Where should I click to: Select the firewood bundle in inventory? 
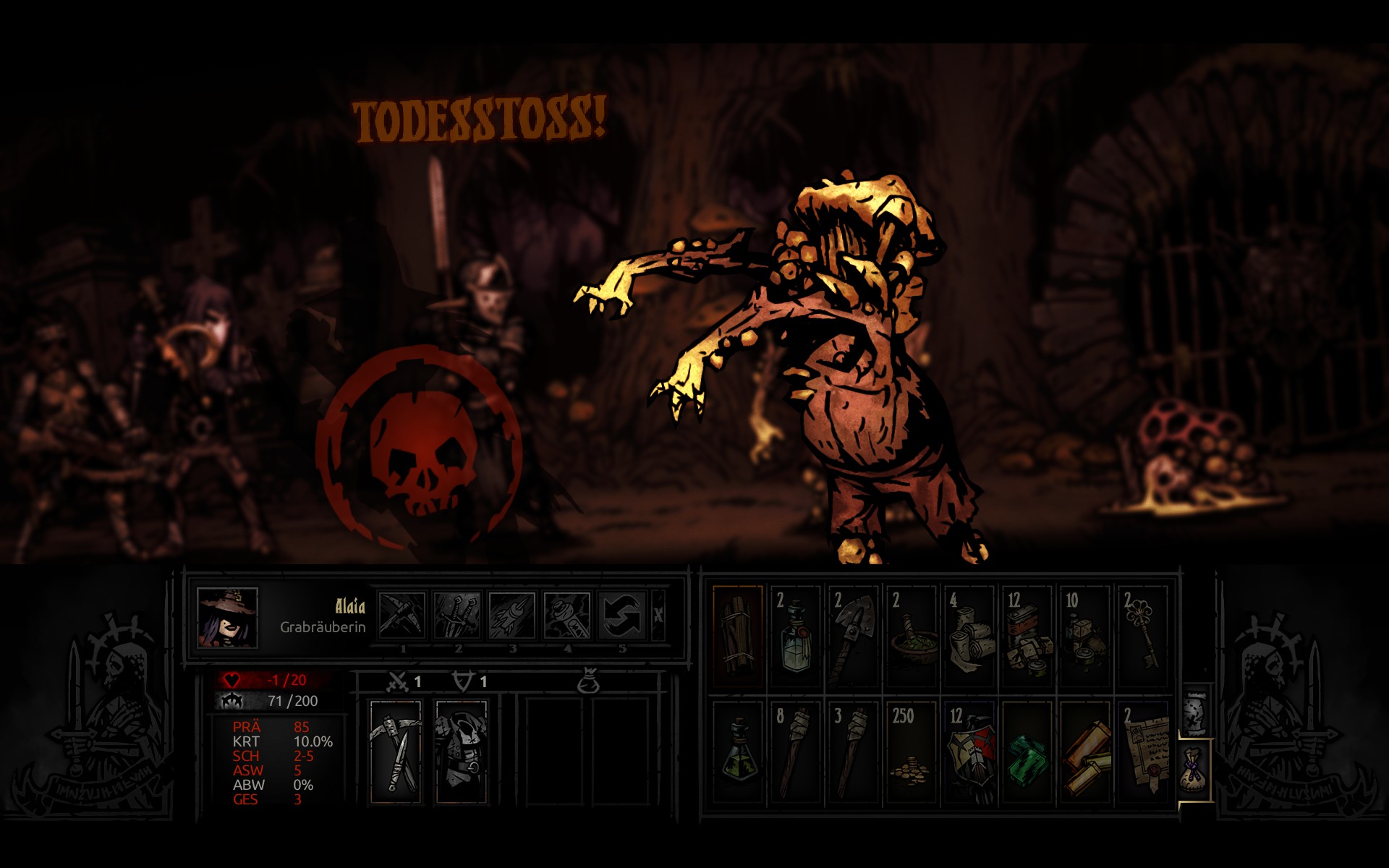pyautogui.click(x=738, y=637)
